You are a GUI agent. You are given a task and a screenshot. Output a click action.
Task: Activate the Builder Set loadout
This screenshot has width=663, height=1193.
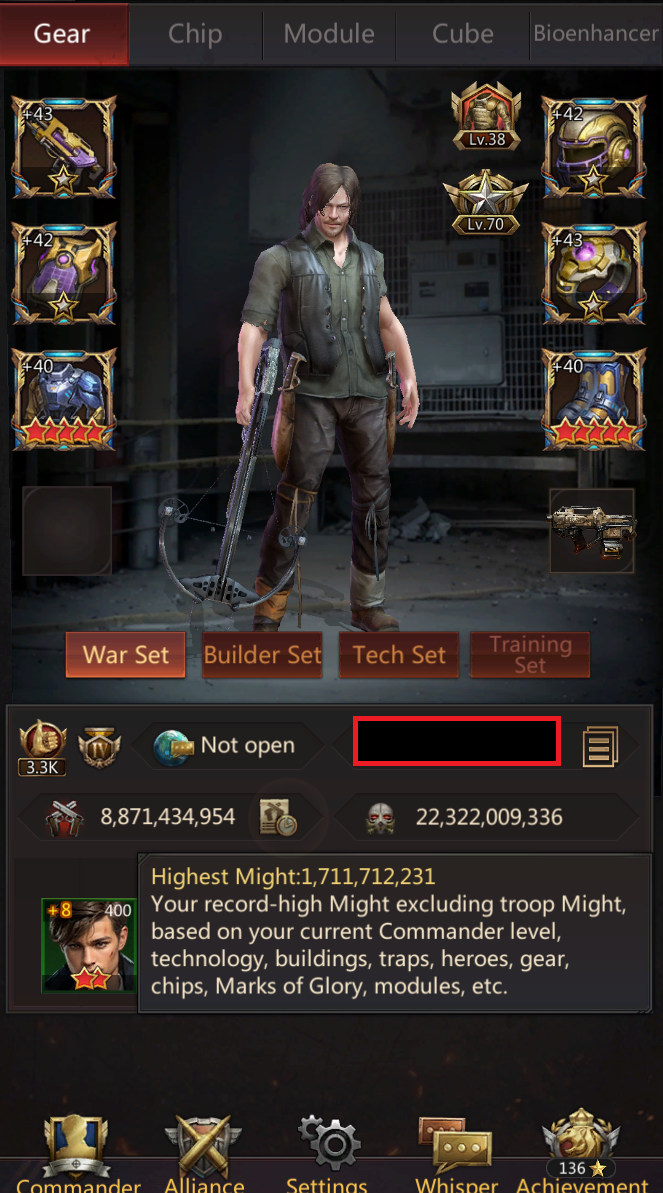click(263, 655)
